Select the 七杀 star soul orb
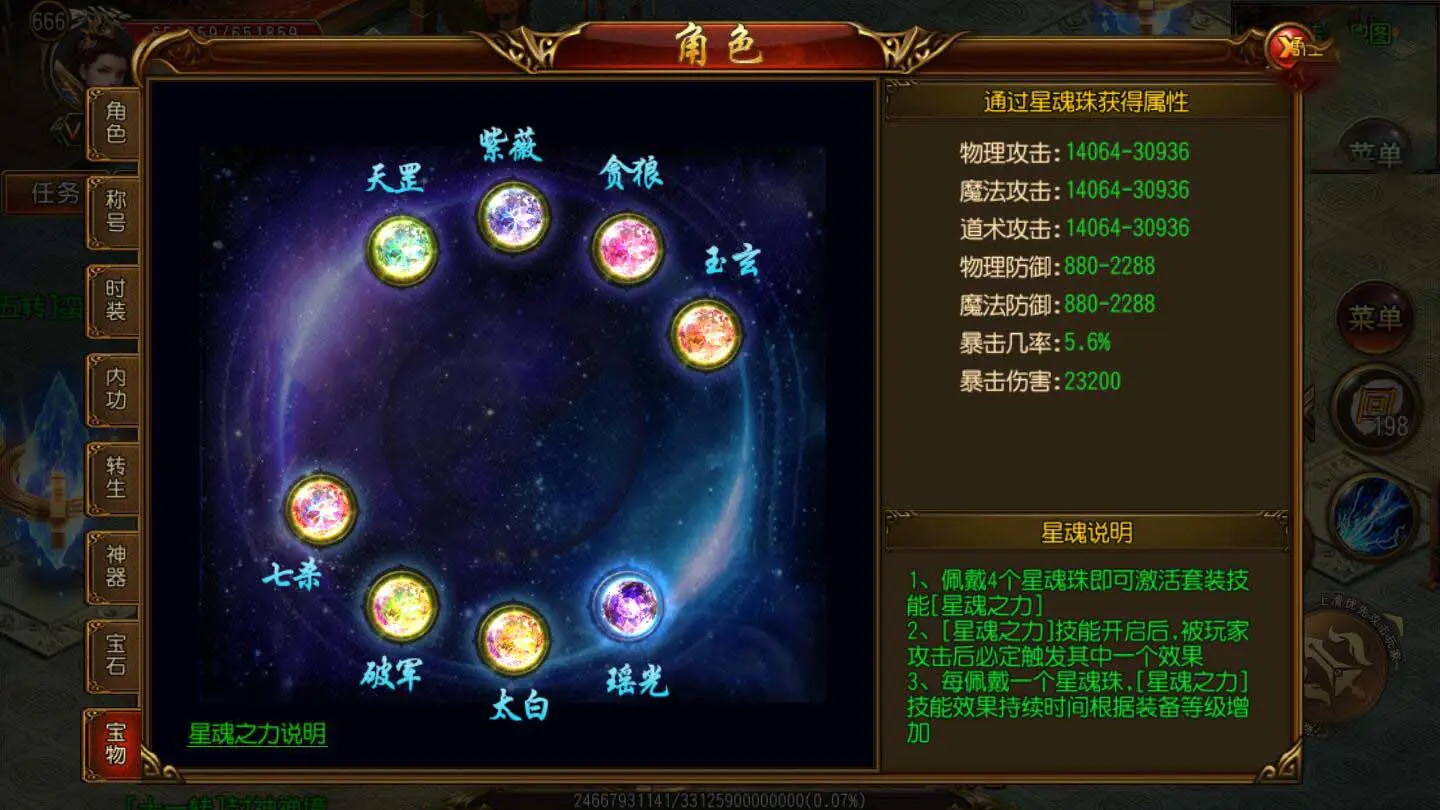The width and height of the screenshot is (1440, 810). click(321, 511)
